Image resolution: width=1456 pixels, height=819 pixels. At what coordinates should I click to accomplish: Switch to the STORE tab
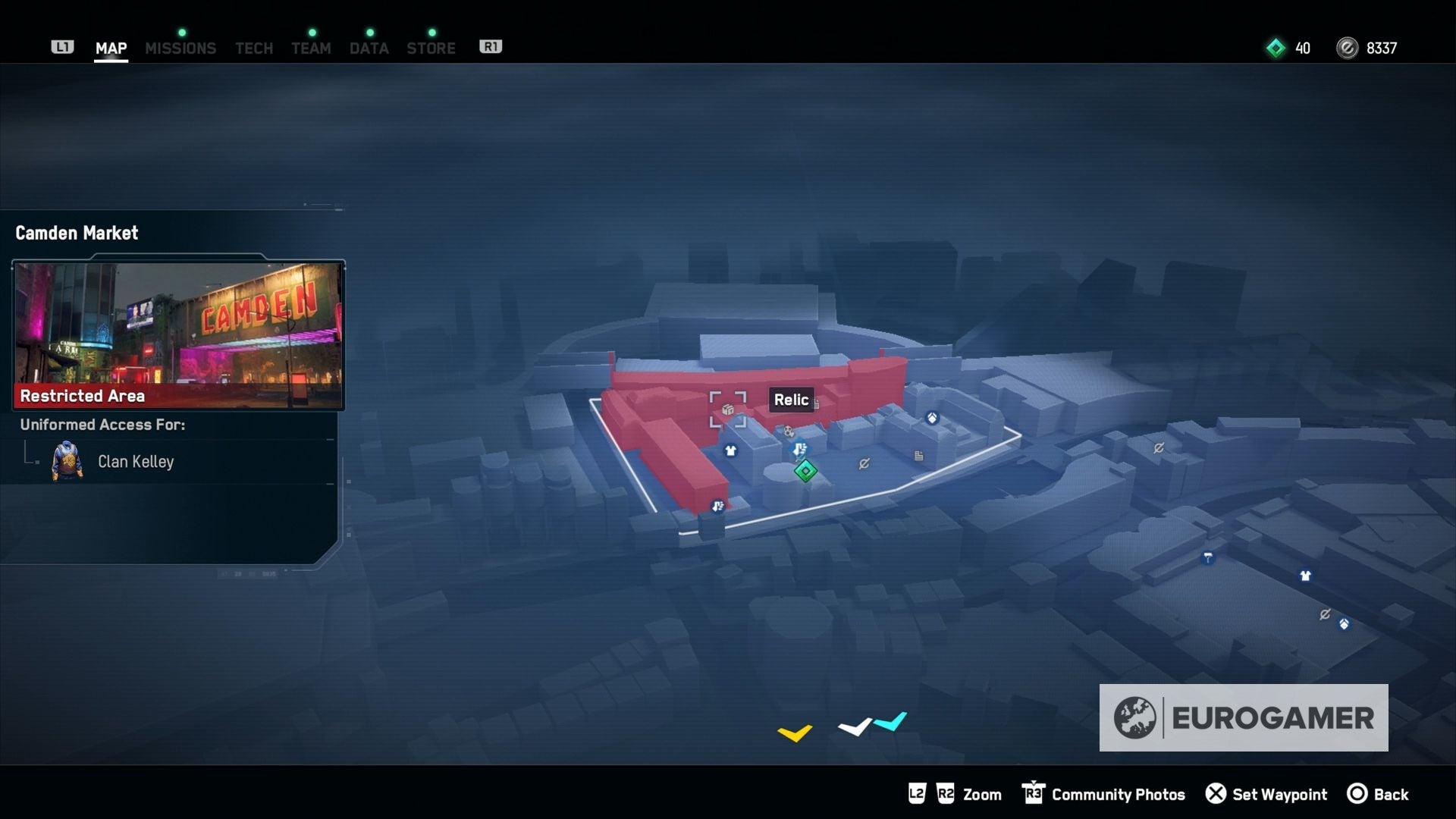point(431,48)
